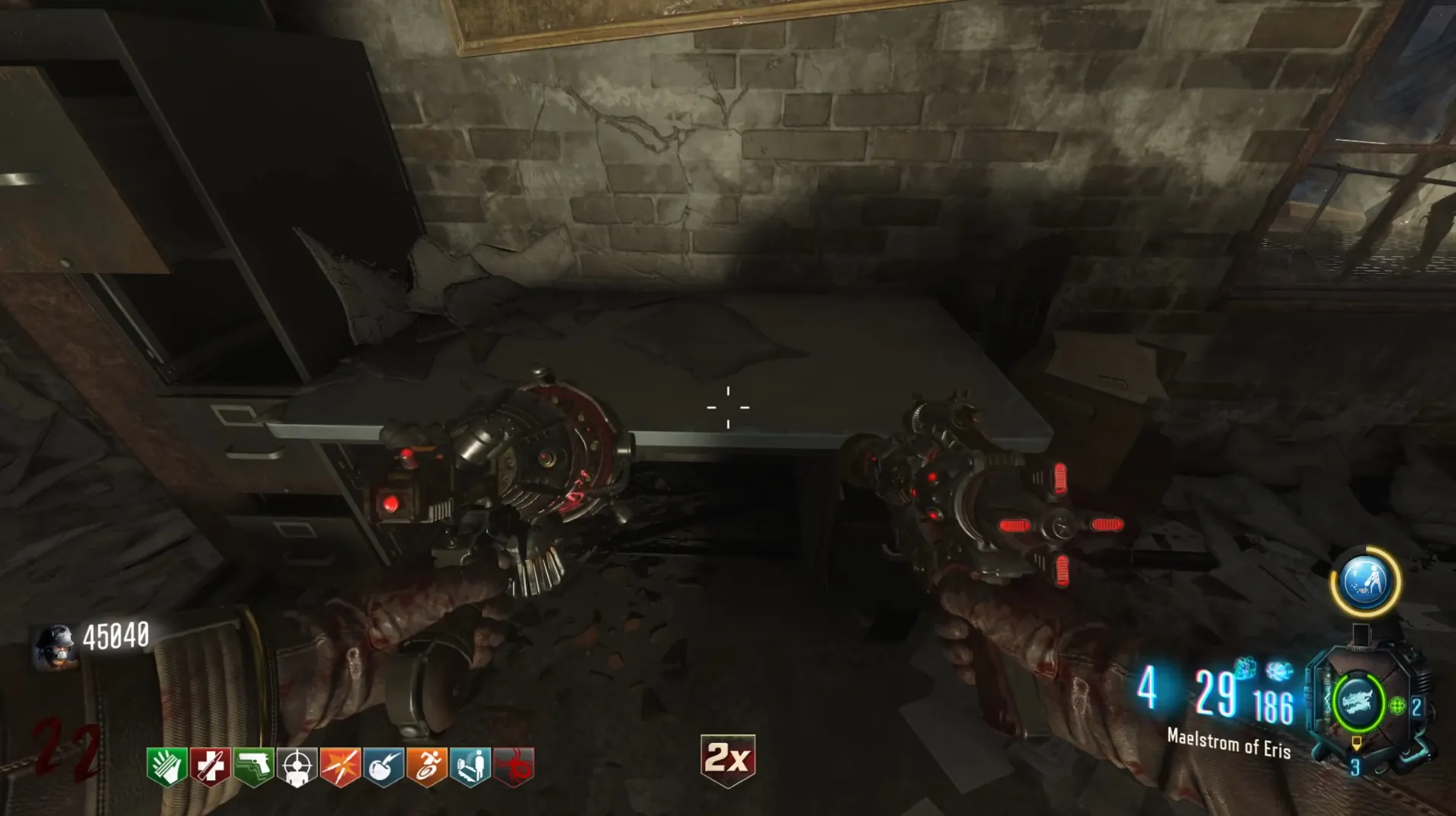The image size is (1456, 816).
Task: Select the Deadshot crosshair perk icon
Action: (x=297, y=766)
